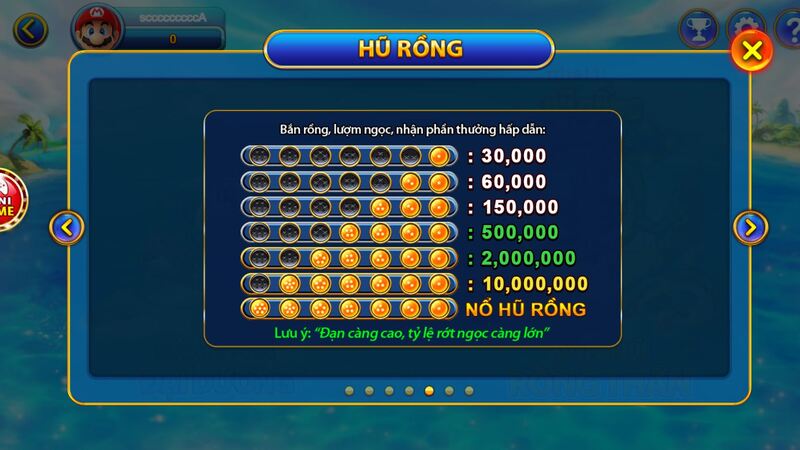This screenshot has width=800, height=450.
Task: Open the trophy leaderboard icon
Action: point(697,27)
